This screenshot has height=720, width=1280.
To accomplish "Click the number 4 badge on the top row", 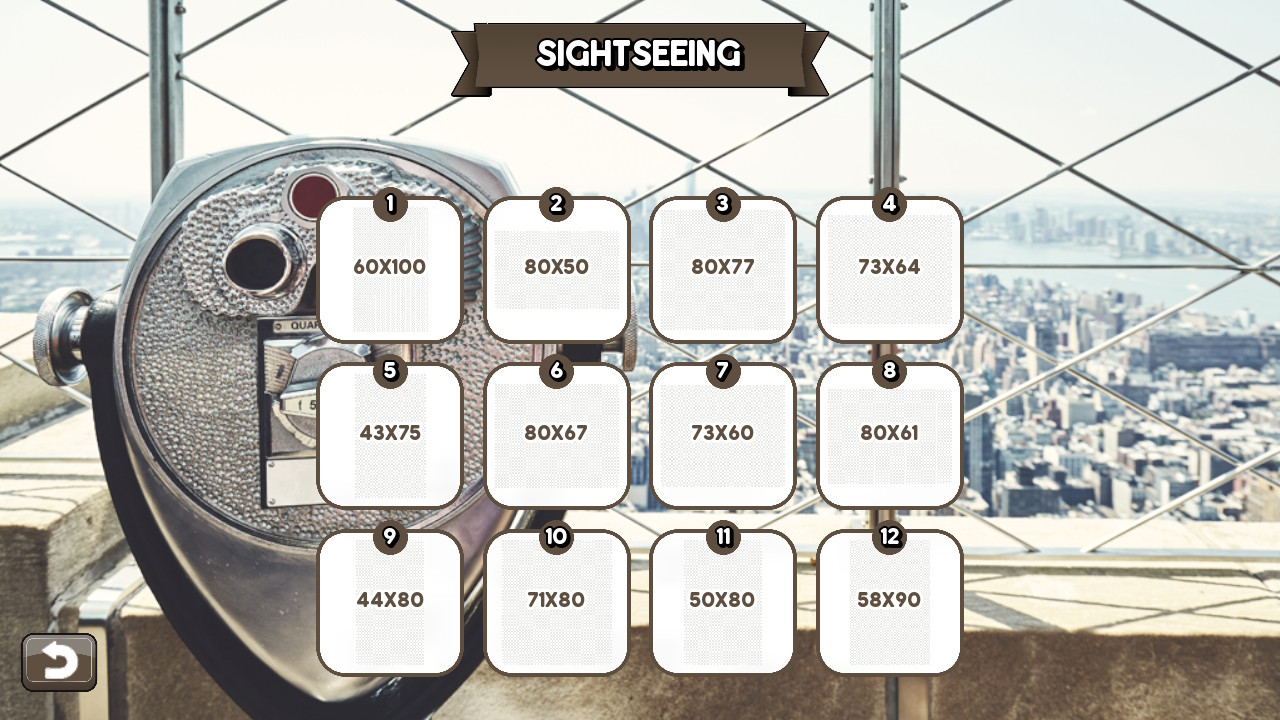I will point(890,205).
